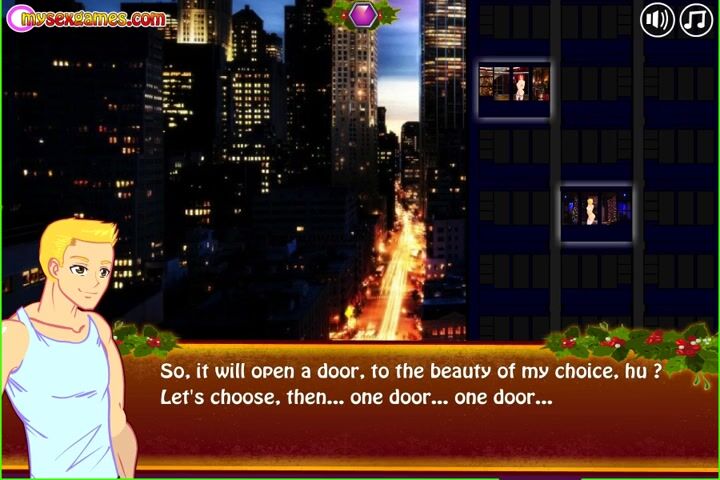Image resolution: width=720 pixels, height=480 pixels.
Task: Click the purple hexagon gem icon
Action: [361, 13]
